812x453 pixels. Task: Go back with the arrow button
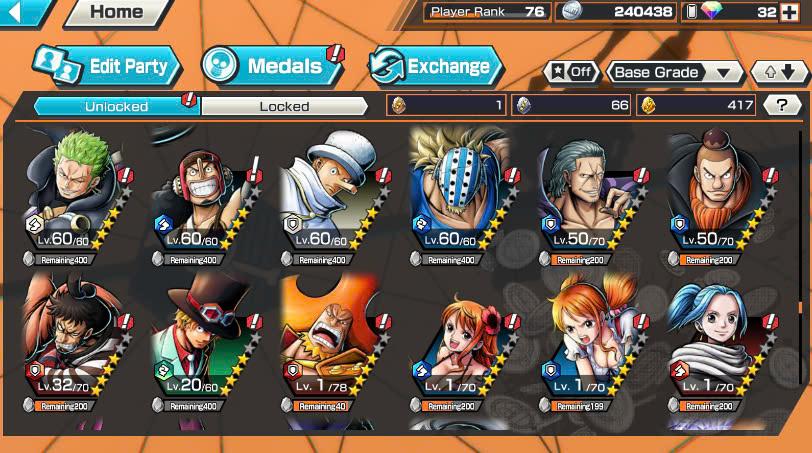(x=24, y=13)
